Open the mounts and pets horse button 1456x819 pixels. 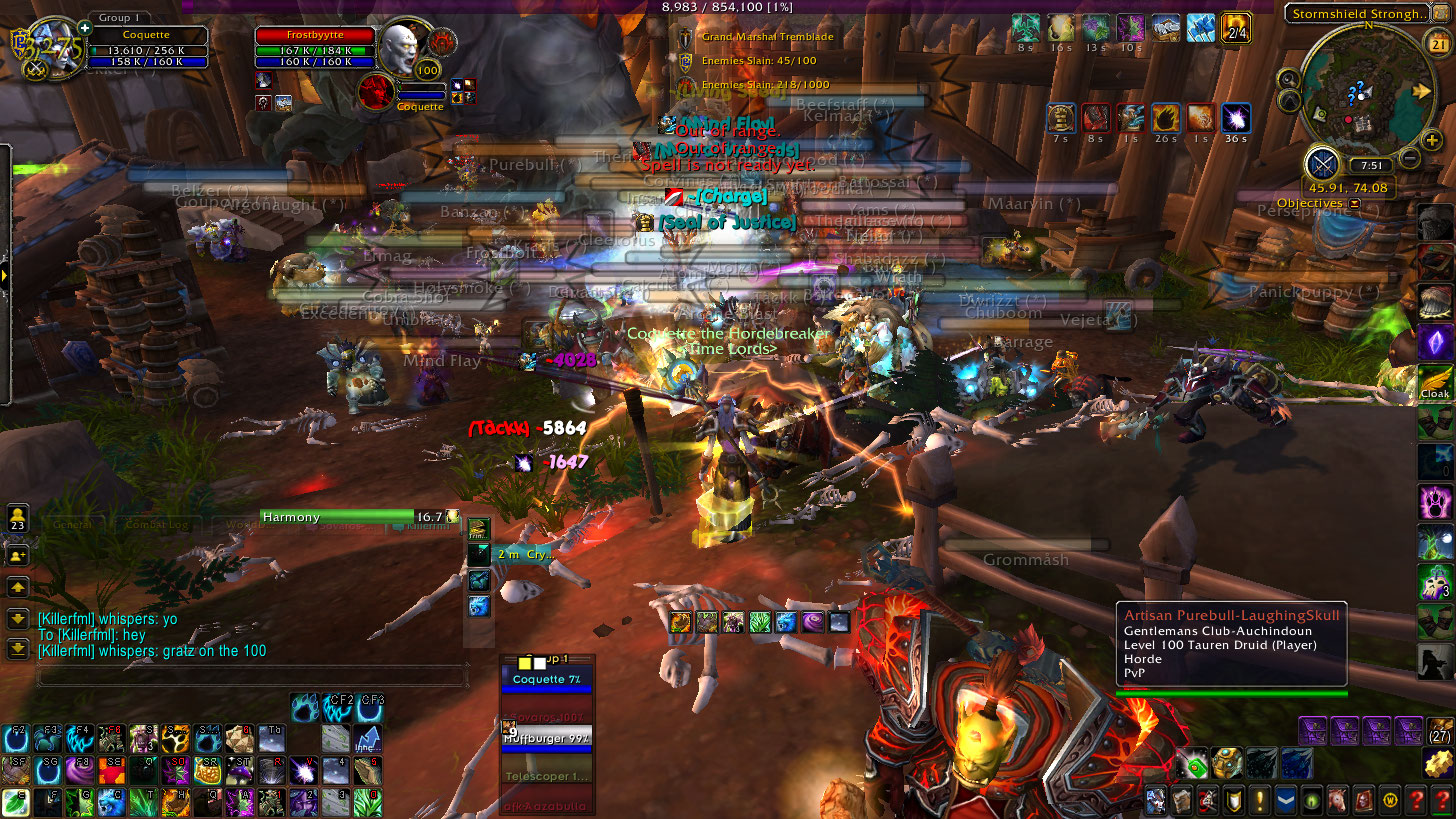(1337, 800)
